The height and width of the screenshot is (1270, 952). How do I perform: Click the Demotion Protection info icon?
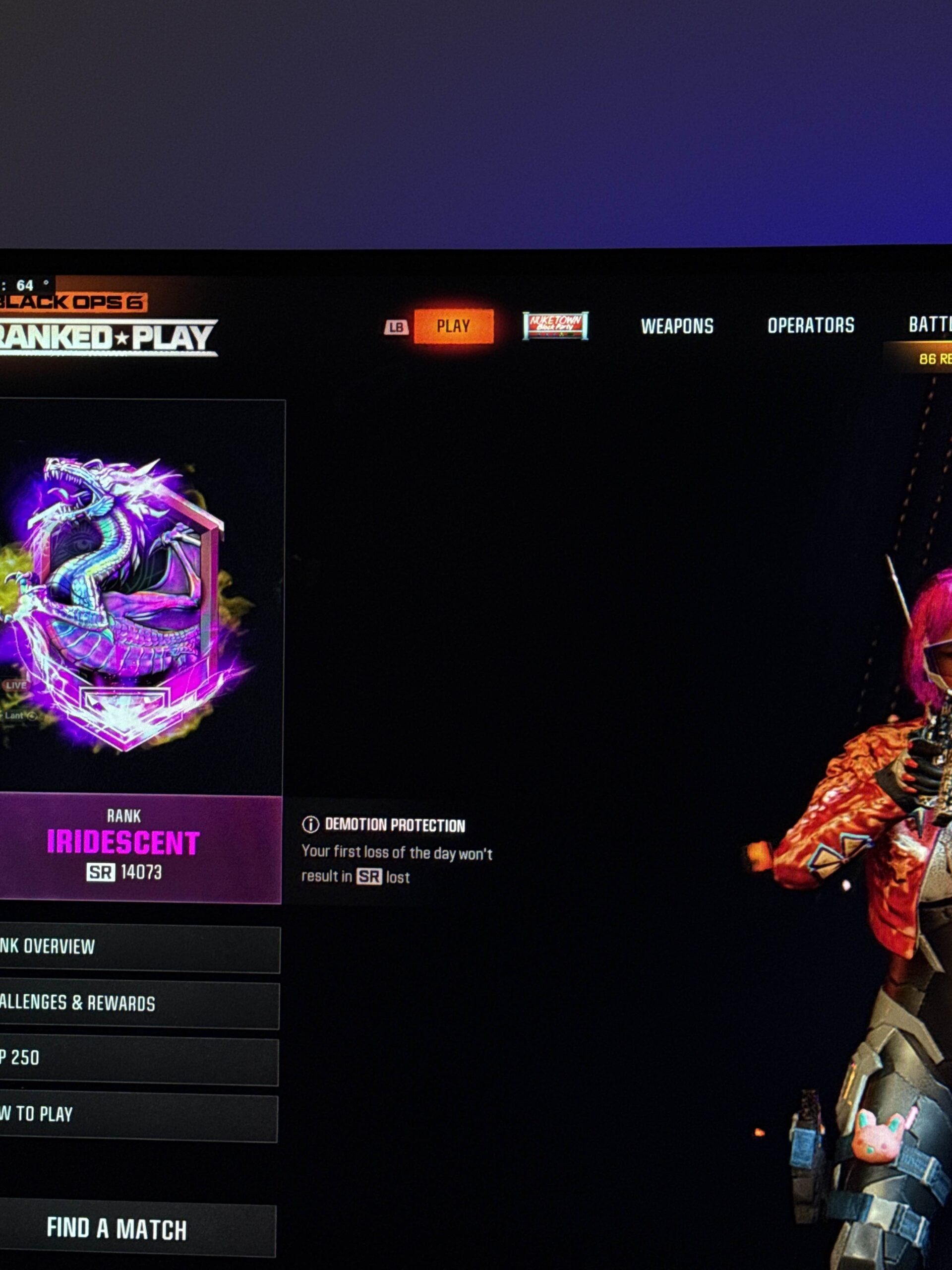pos(310,825)
